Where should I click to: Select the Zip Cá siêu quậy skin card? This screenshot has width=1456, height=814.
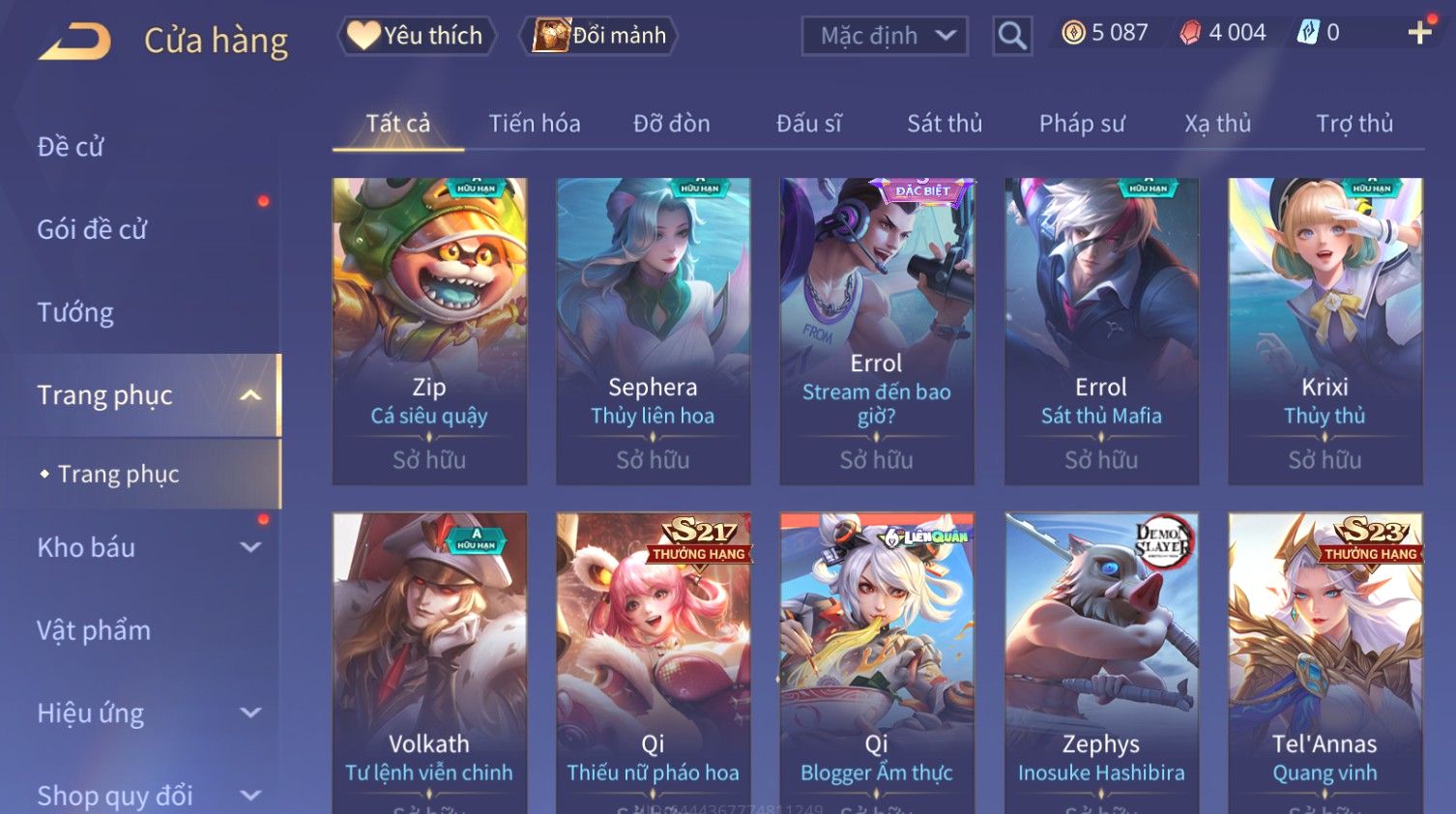click(x=429, y=331)
